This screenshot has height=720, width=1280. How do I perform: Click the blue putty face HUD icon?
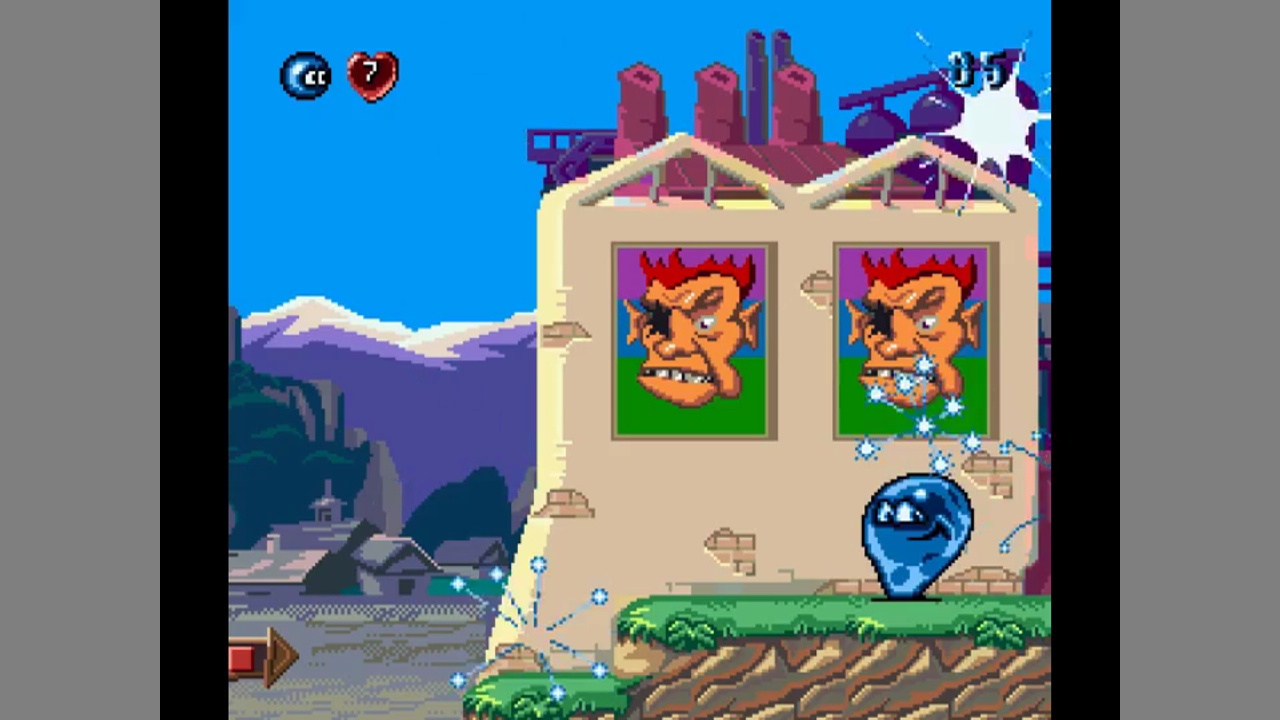[x=305, y=76]
